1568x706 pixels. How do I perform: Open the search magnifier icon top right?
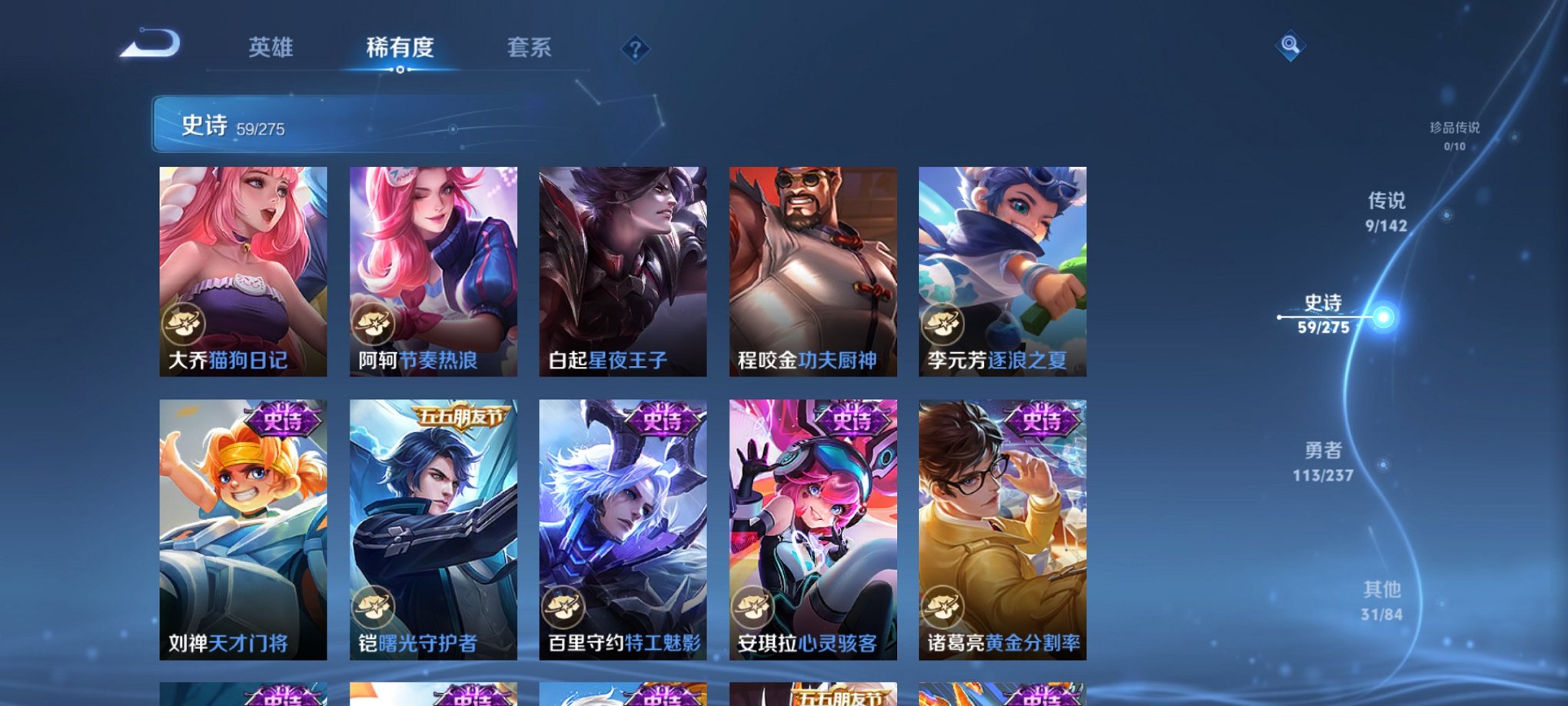[1290, 44]
